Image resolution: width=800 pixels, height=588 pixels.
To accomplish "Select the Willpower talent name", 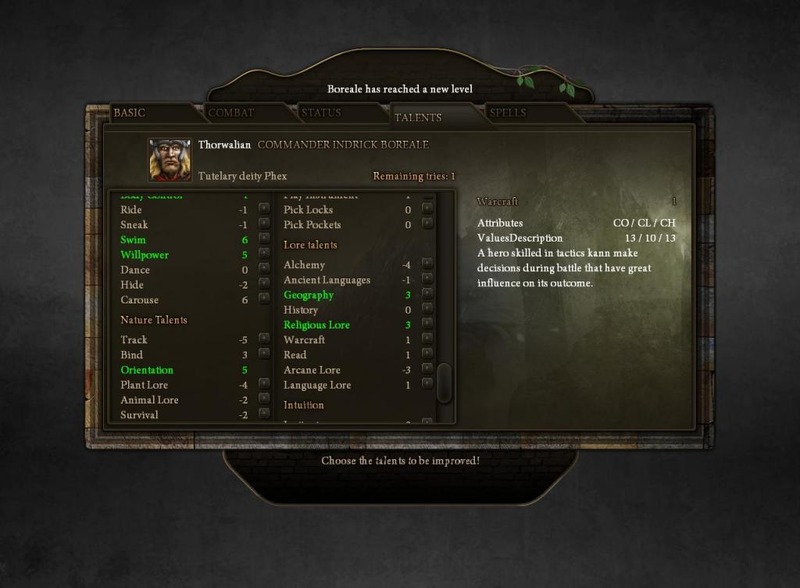I will tap(144, 255).
